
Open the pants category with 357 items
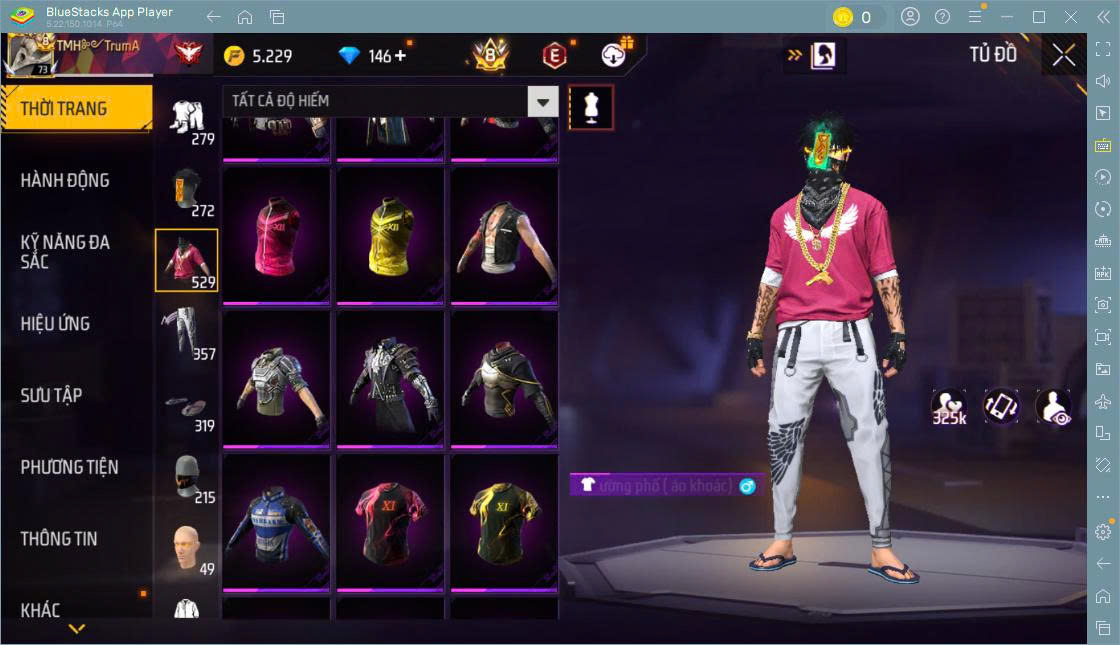(x=186, y=333)
